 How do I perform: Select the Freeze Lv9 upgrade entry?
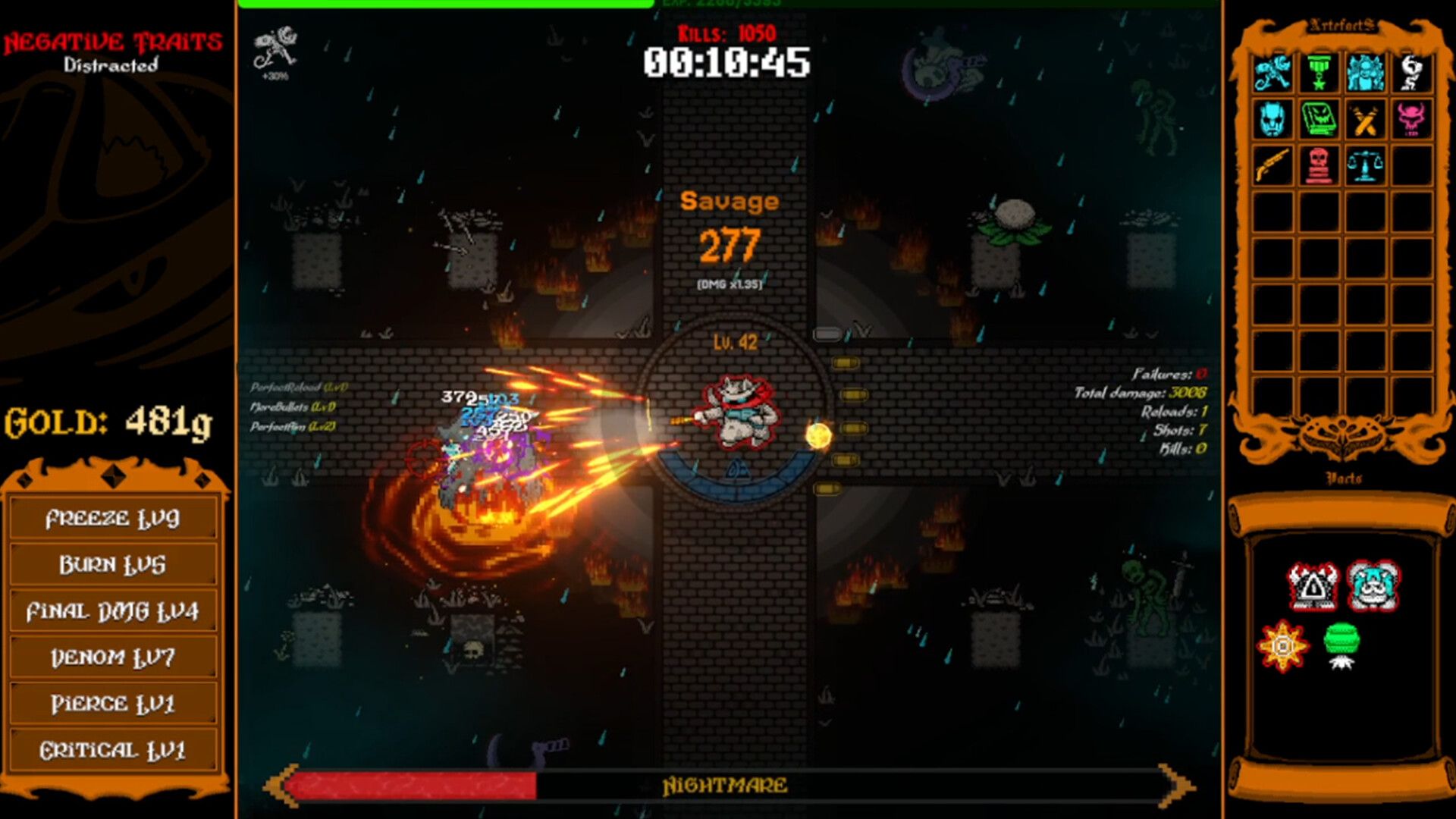coord(112,519)
